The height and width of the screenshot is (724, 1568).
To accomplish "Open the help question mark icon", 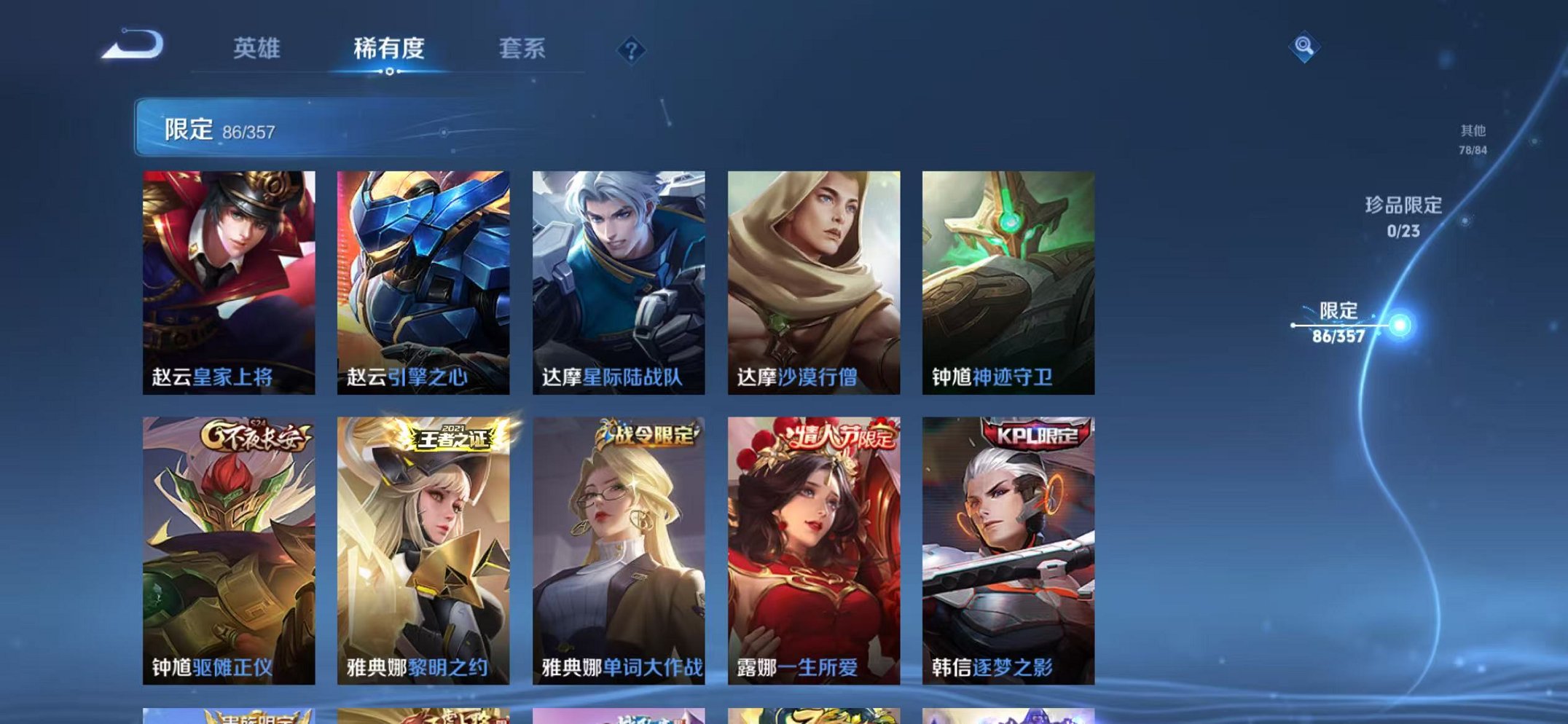I will [x=632, y=50].
